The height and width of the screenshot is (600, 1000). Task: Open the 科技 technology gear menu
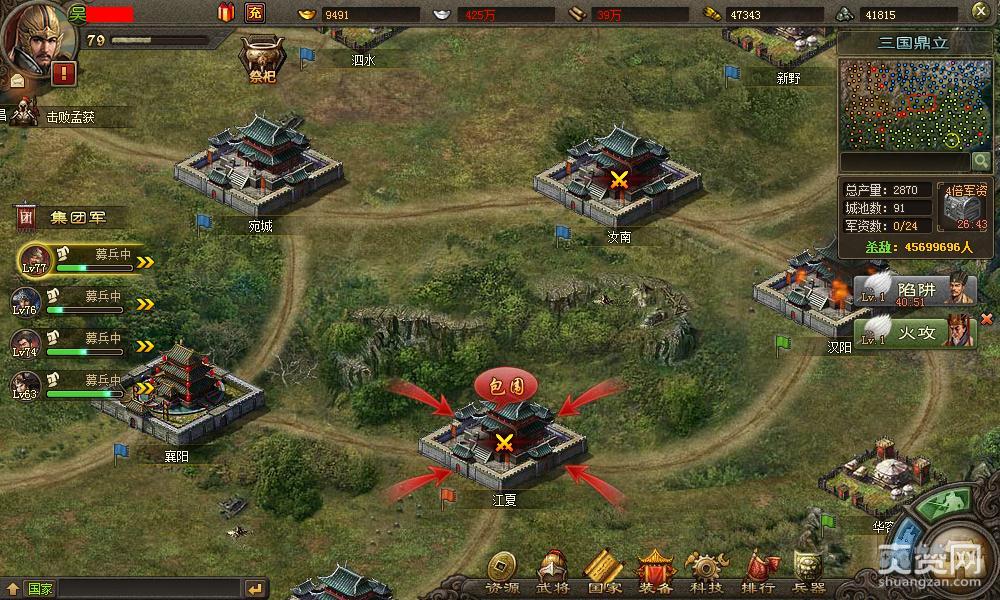coord(707,573)
